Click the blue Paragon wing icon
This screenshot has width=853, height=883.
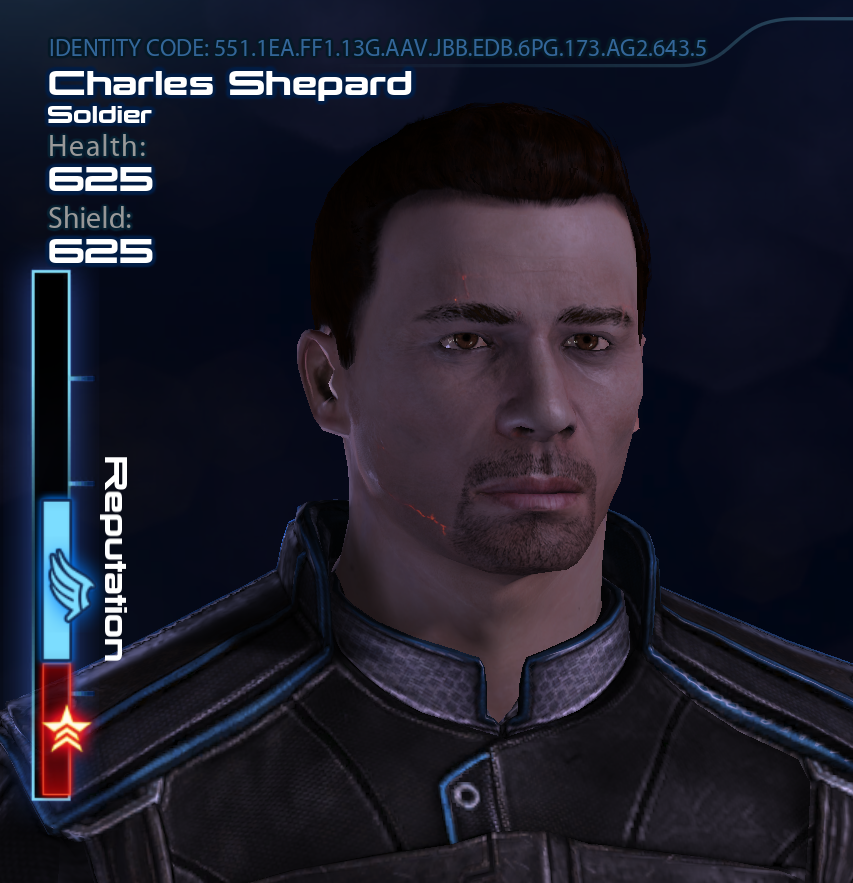point(68,584)
